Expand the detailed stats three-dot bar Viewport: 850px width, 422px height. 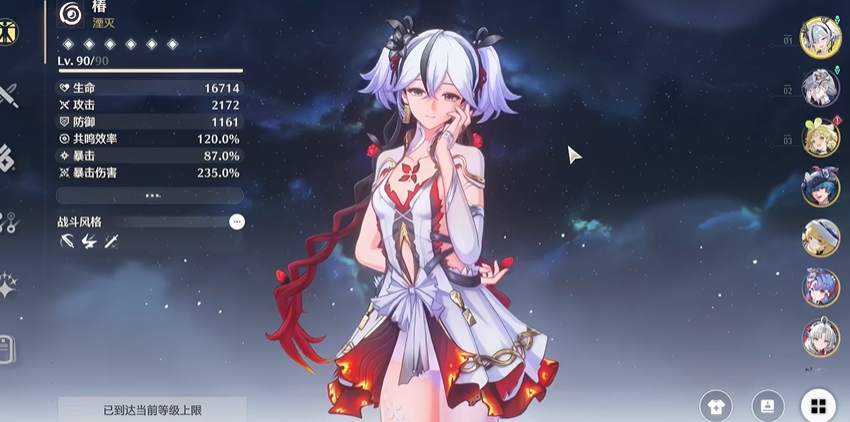(150, 196)
